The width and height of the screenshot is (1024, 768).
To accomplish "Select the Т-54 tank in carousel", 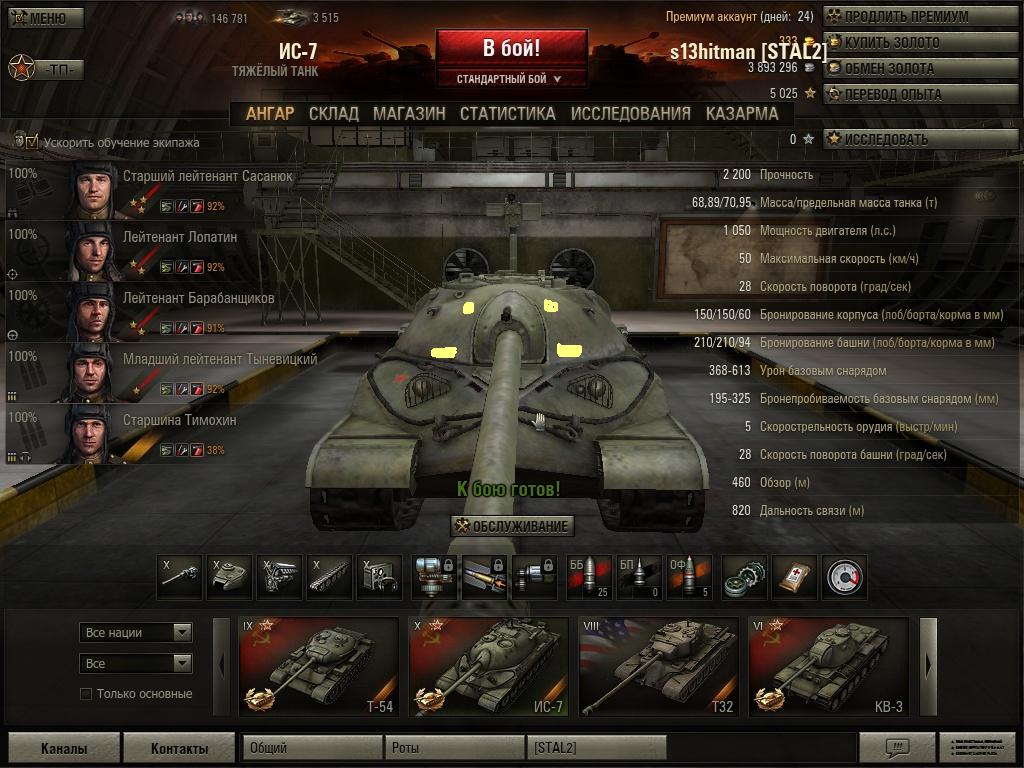I will click(318, 667).
